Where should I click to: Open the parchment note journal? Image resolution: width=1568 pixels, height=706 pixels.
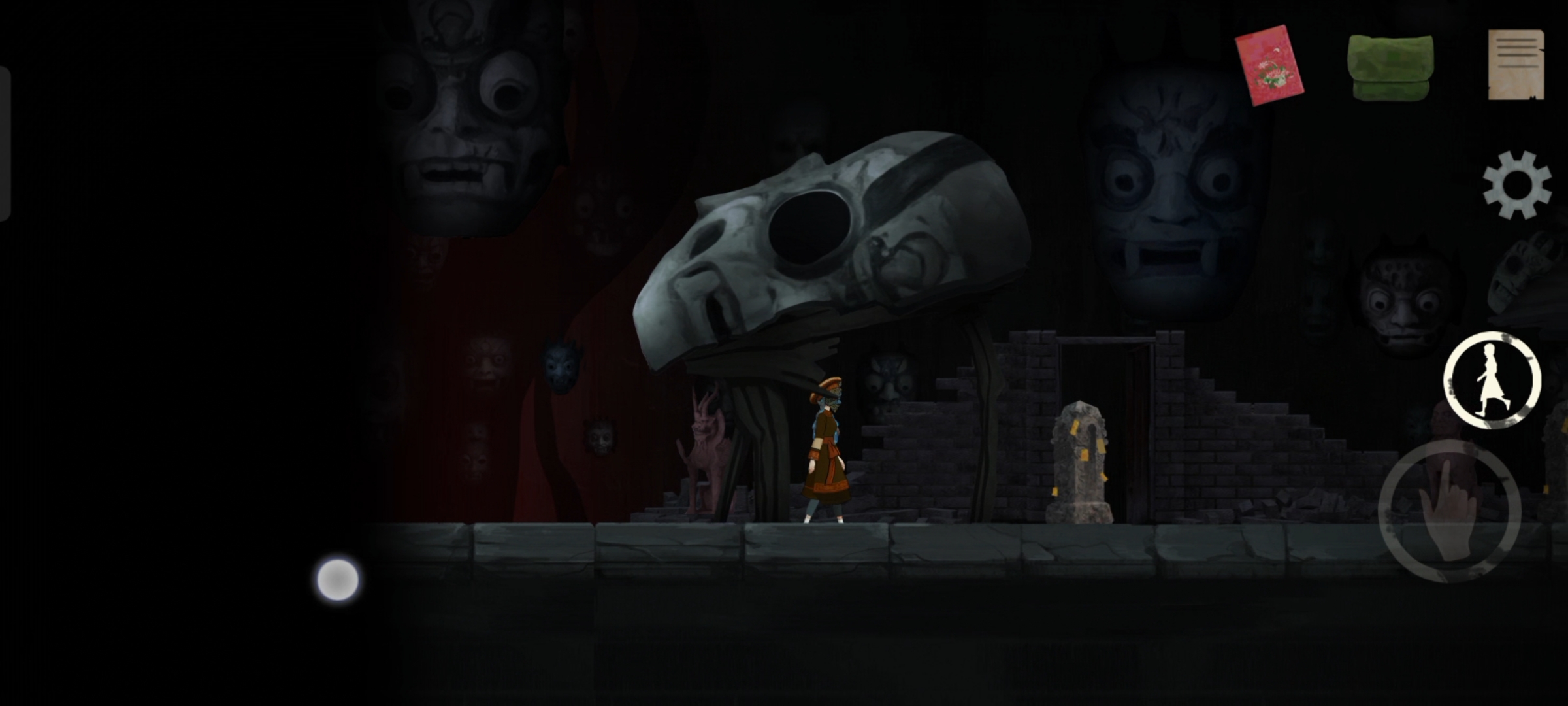pos(1516,65)
